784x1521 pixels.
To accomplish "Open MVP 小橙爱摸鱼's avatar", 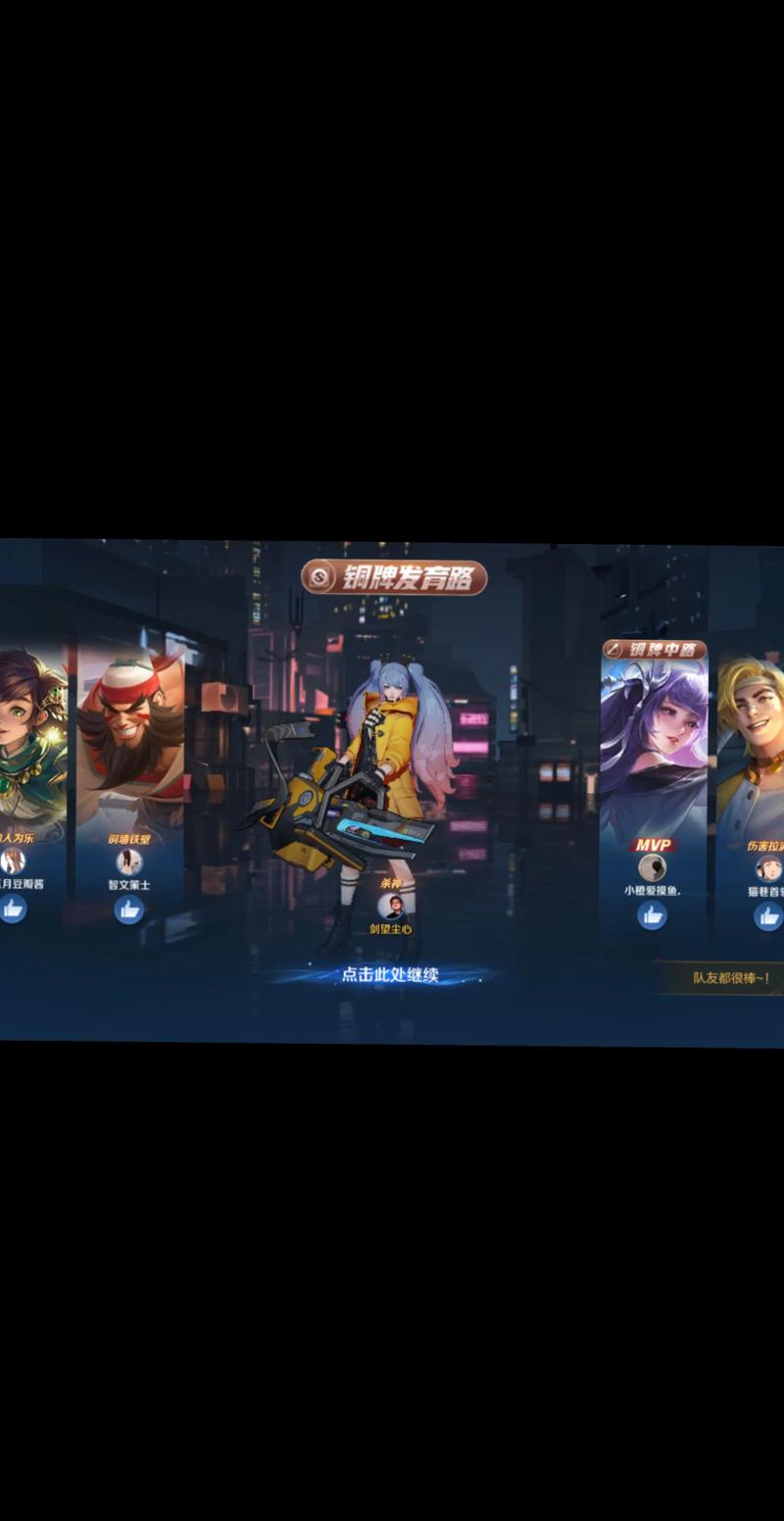I will (x=652, y=867).
